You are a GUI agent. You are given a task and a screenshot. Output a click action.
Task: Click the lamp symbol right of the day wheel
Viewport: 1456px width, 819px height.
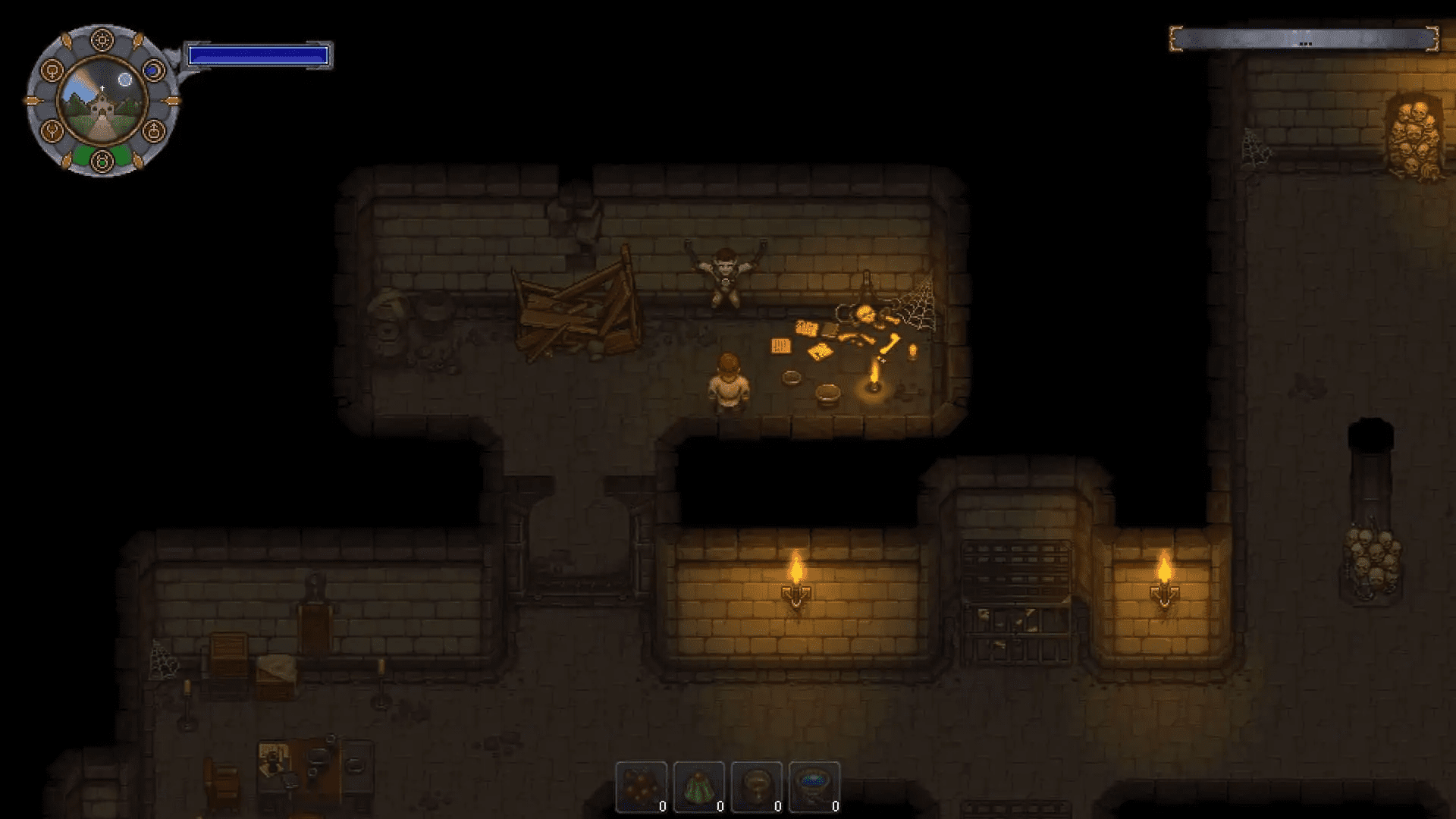(153, 130)
